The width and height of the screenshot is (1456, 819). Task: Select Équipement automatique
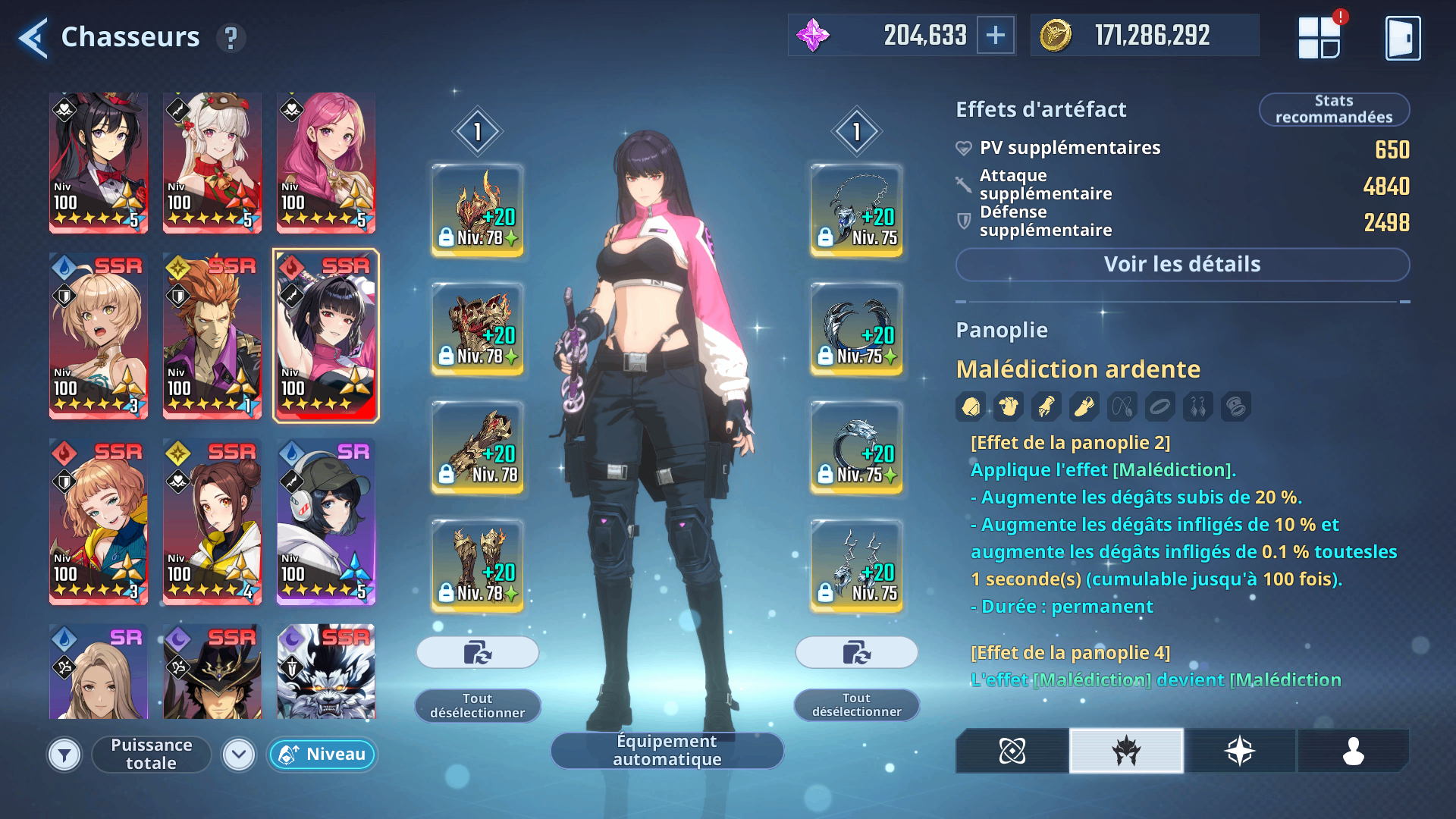pyautogui.click(x=667, y=750)
